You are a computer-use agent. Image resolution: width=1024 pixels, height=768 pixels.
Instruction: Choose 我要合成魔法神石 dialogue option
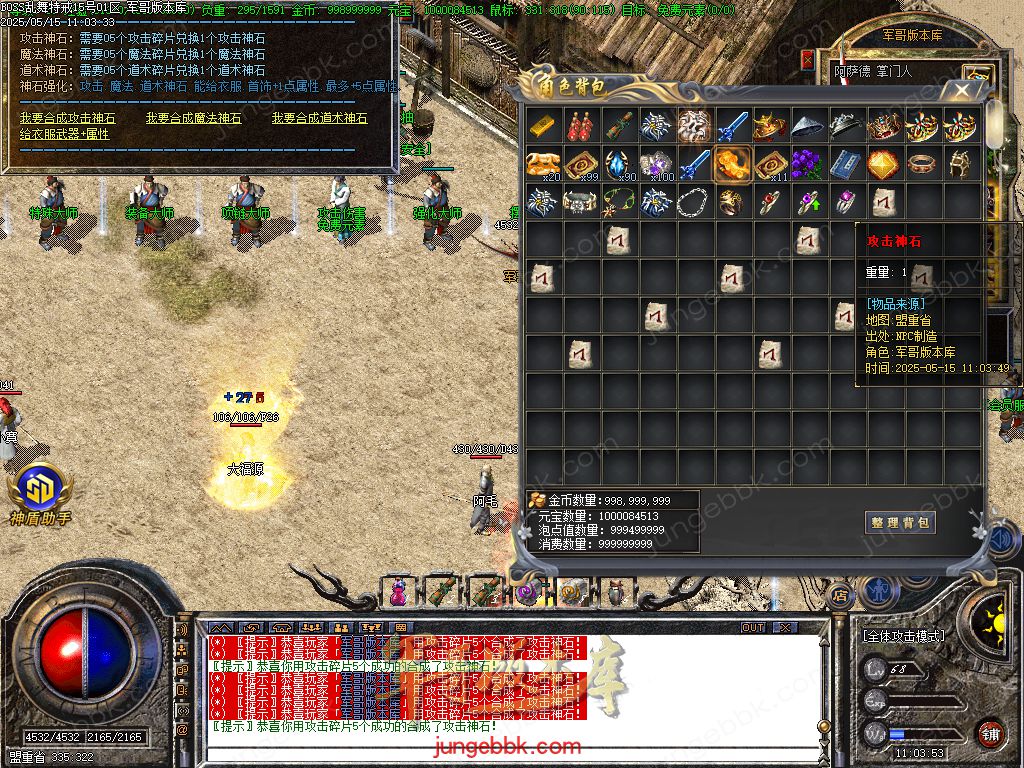coord(193,118)
